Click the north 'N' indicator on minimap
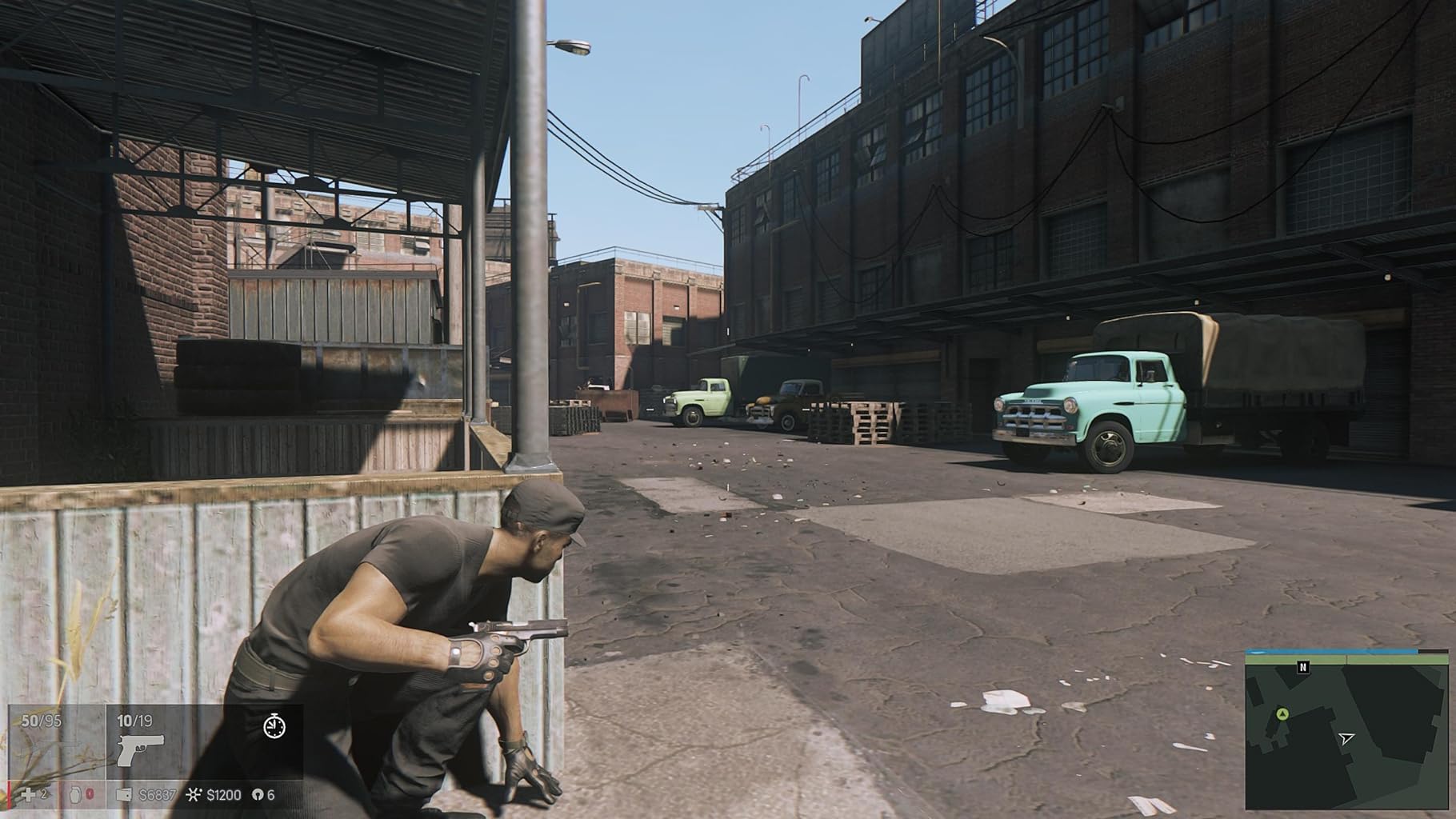The height and width of the screenshot is (819, 1456). click(x=1303, y=666)
